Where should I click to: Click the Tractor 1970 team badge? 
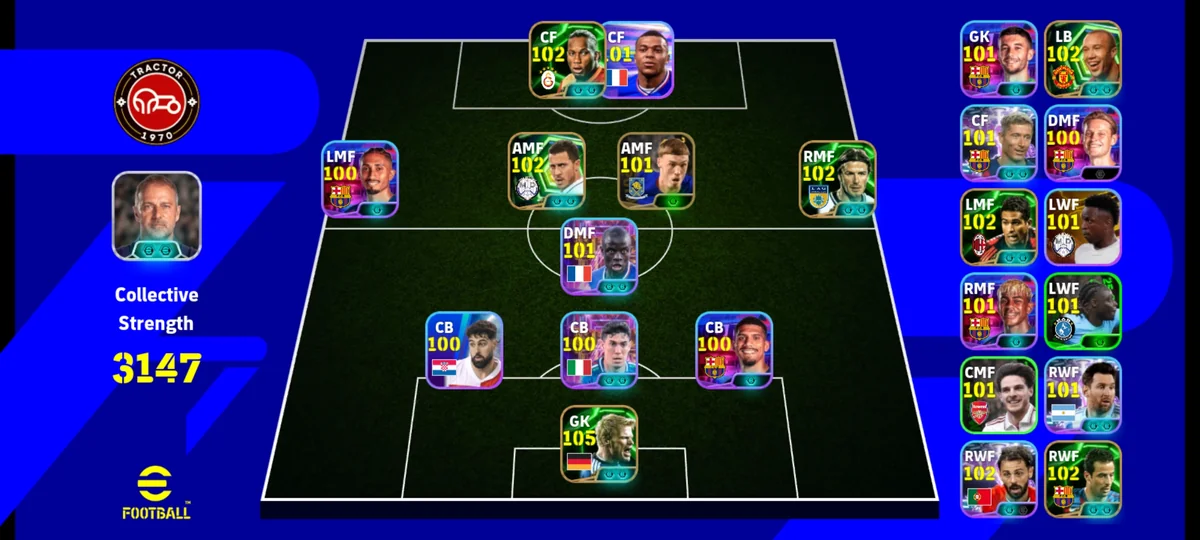[157, 101]
